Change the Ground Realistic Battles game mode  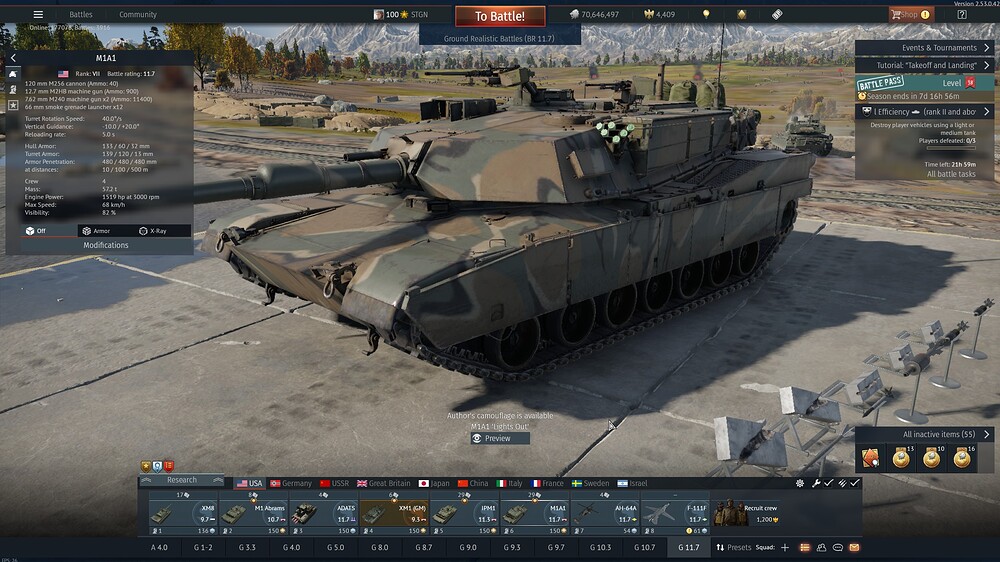point(500,37)
